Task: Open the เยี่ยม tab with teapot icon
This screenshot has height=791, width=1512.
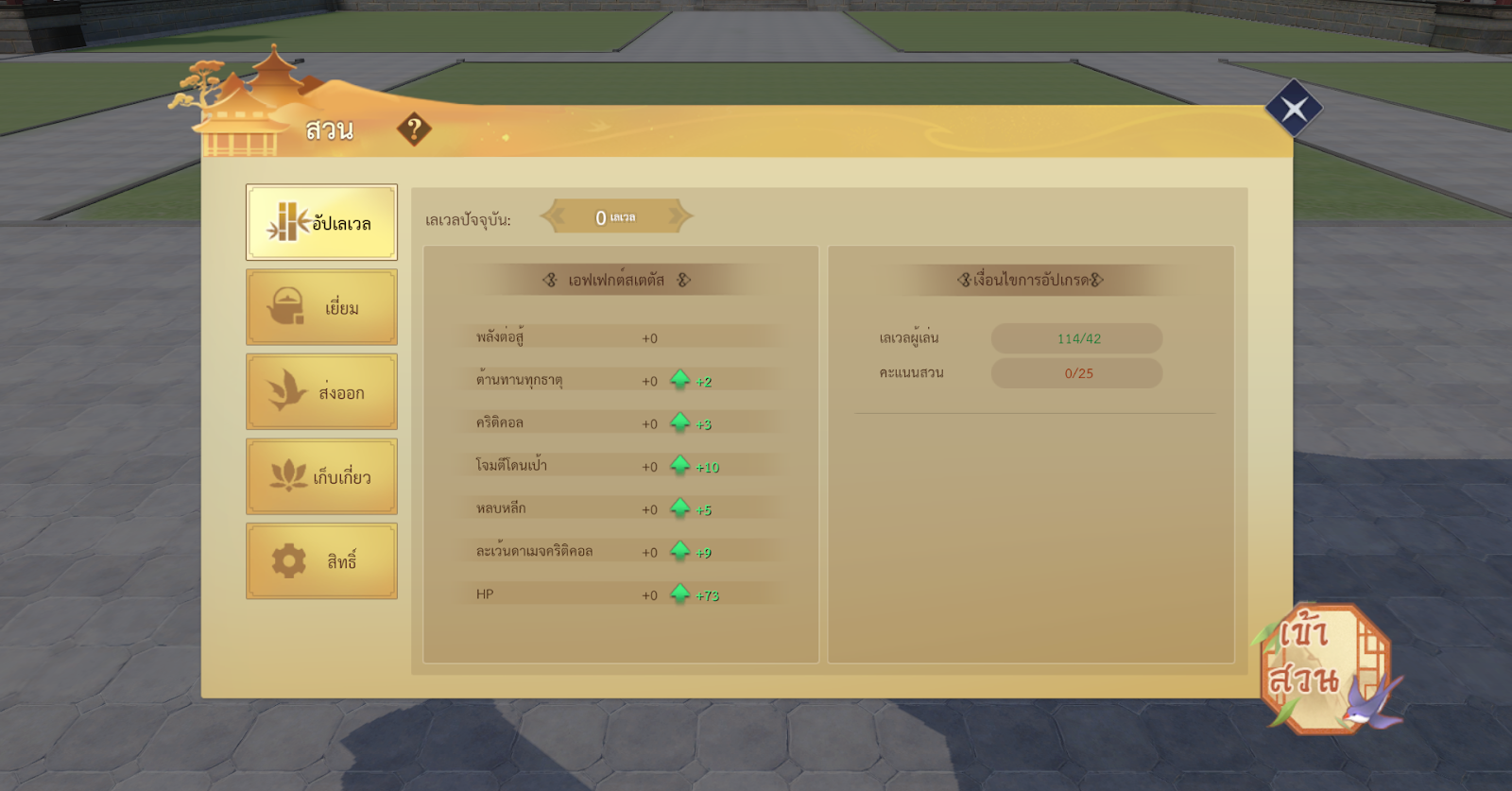Action: tap(321, 307)
